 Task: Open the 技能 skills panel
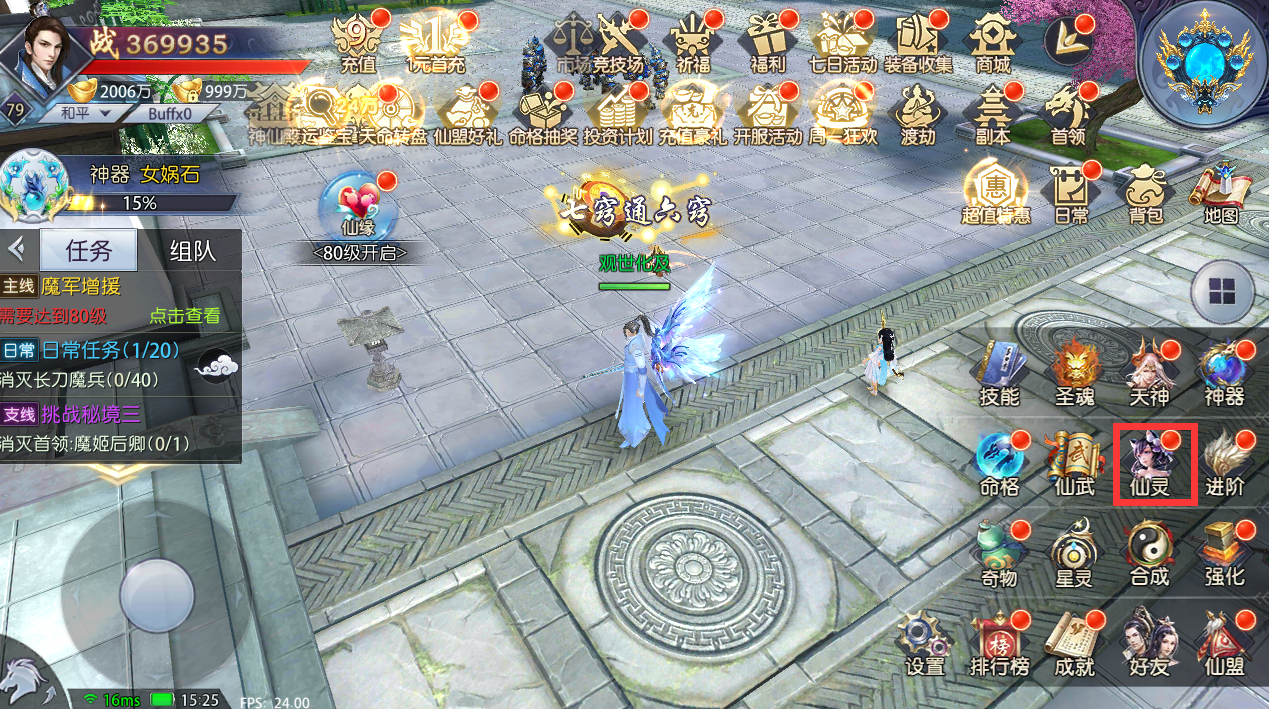tap(999, 372)
